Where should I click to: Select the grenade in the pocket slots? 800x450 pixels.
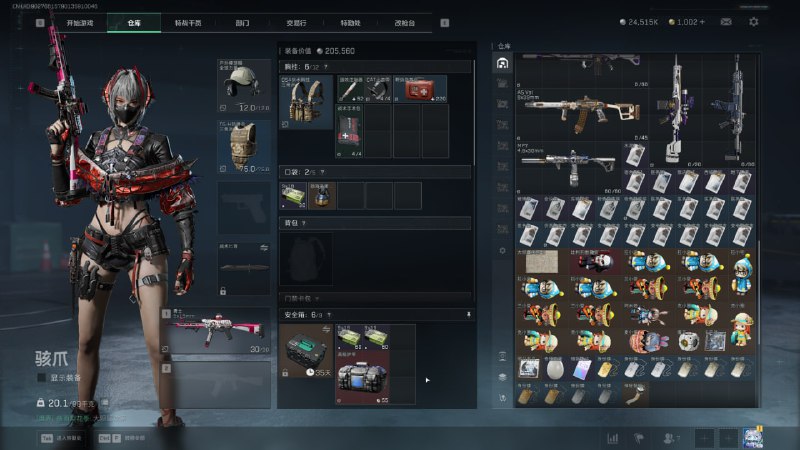pyautogui.click(x=322, y=195)
